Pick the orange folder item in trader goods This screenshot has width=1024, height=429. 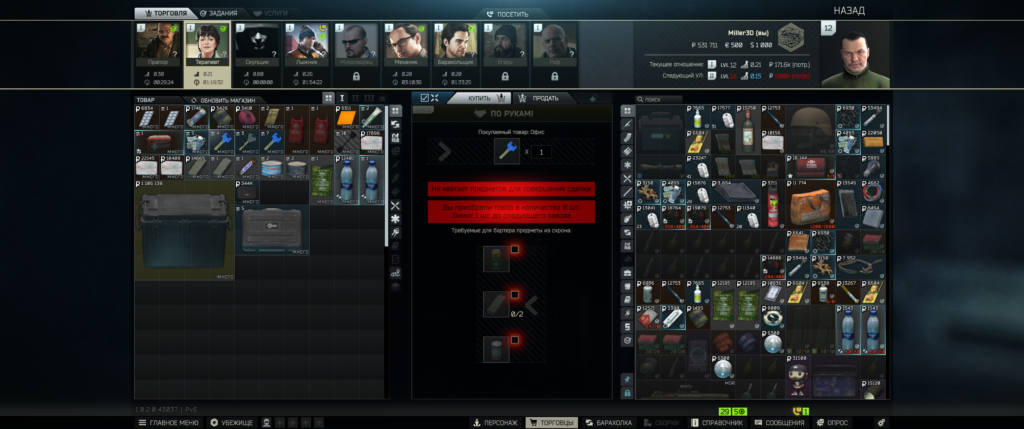tap(348, 120)
